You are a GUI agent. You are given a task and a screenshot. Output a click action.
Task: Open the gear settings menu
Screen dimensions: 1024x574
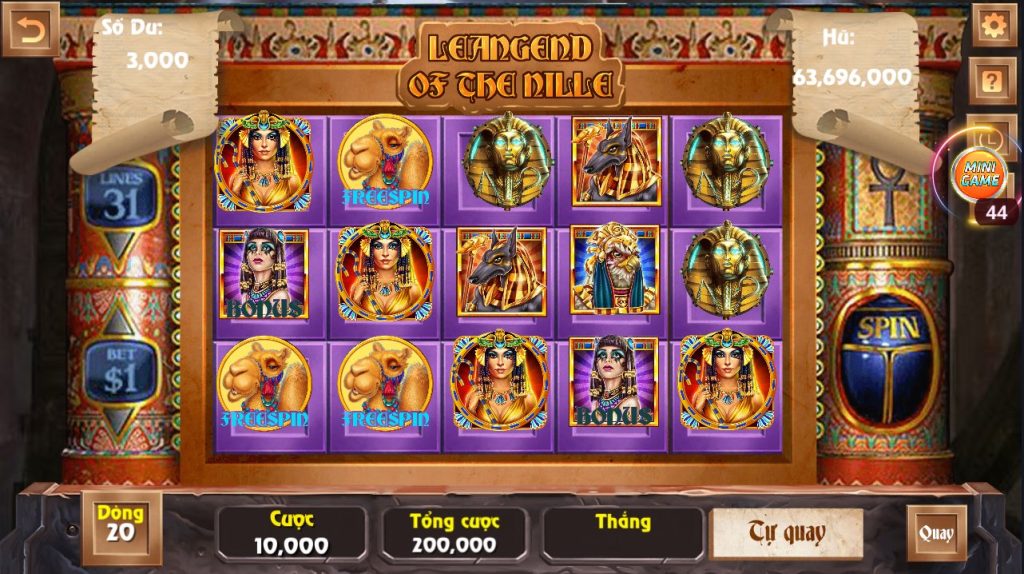tap(993, 26)
